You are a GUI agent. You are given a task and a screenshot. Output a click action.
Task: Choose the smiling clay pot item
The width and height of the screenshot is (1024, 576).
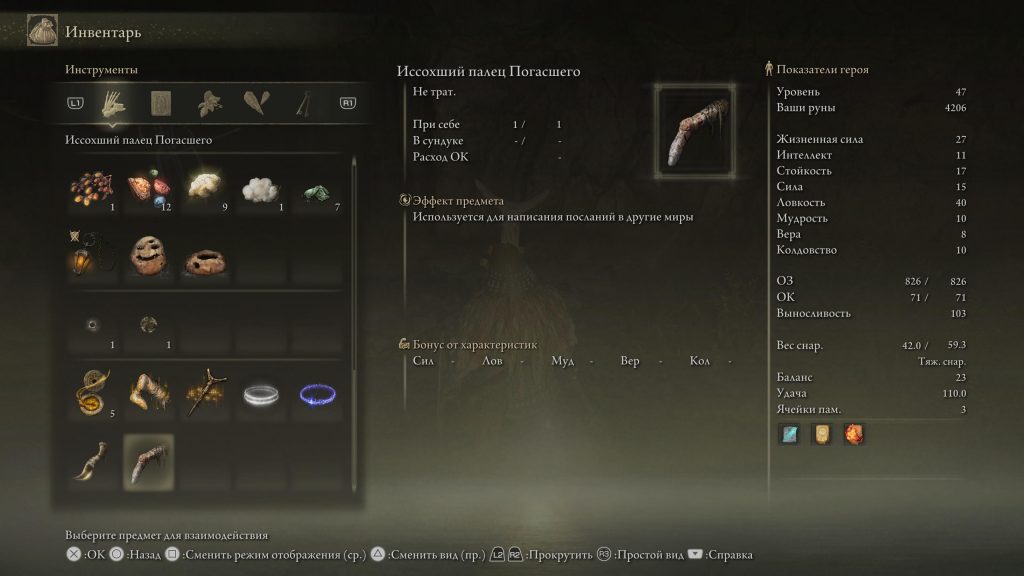[x=148, y=257]
